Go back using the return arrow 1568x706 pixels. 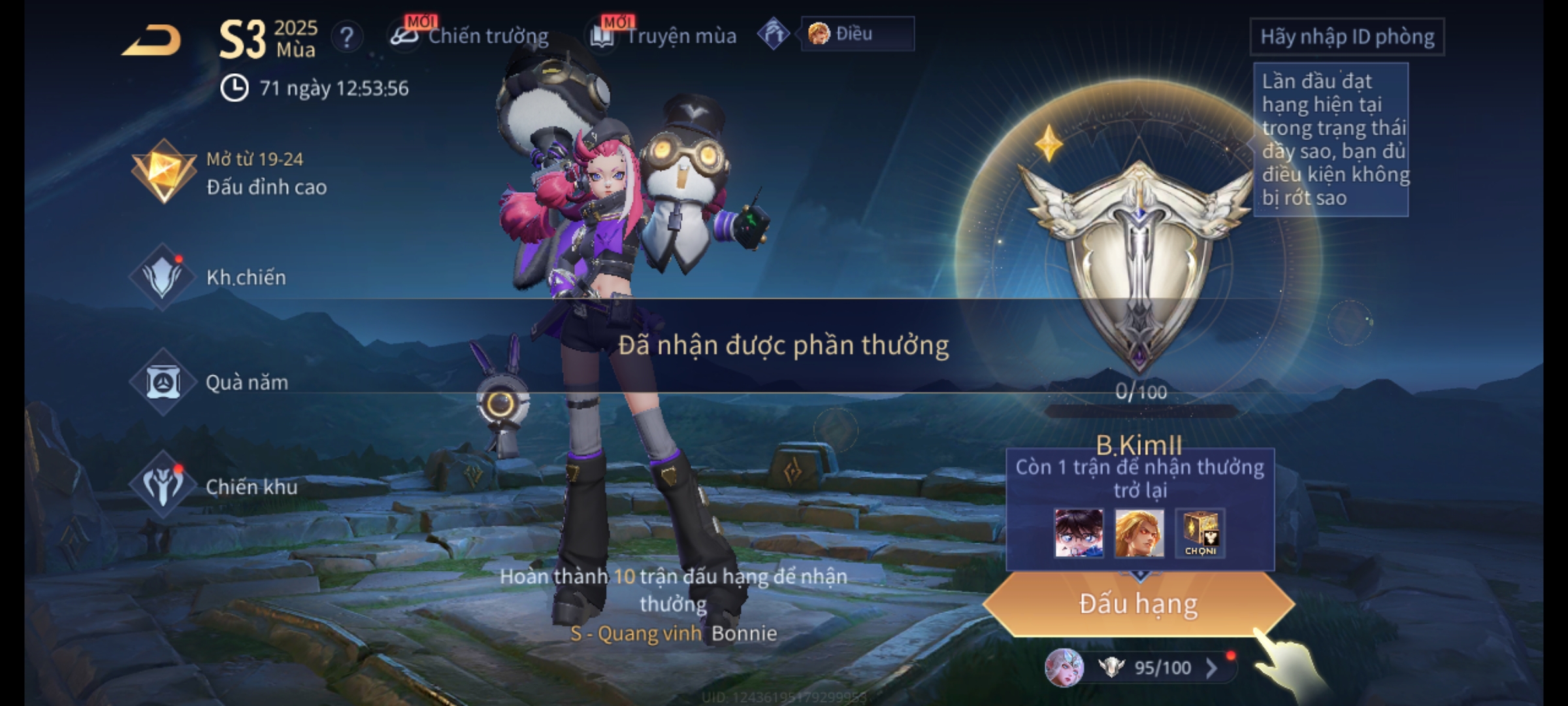point(152,41)
